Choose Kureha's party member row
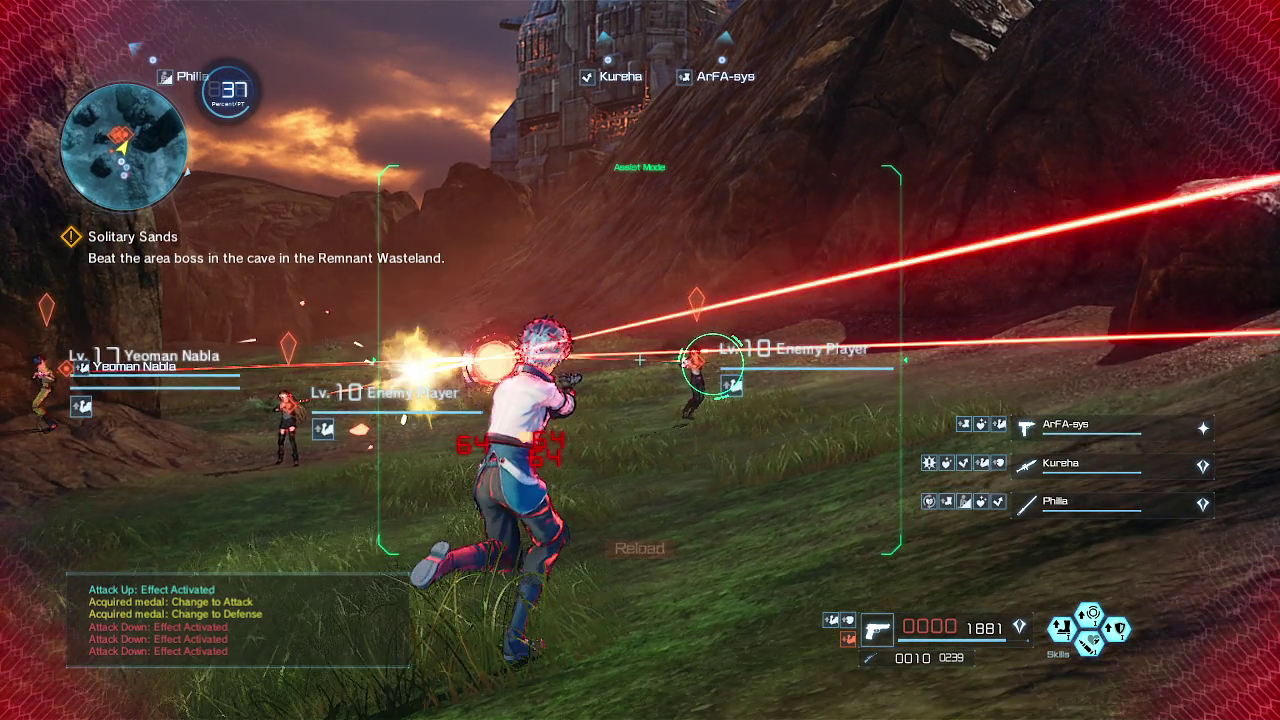 pyautogui.click(x=1091, y=466)
